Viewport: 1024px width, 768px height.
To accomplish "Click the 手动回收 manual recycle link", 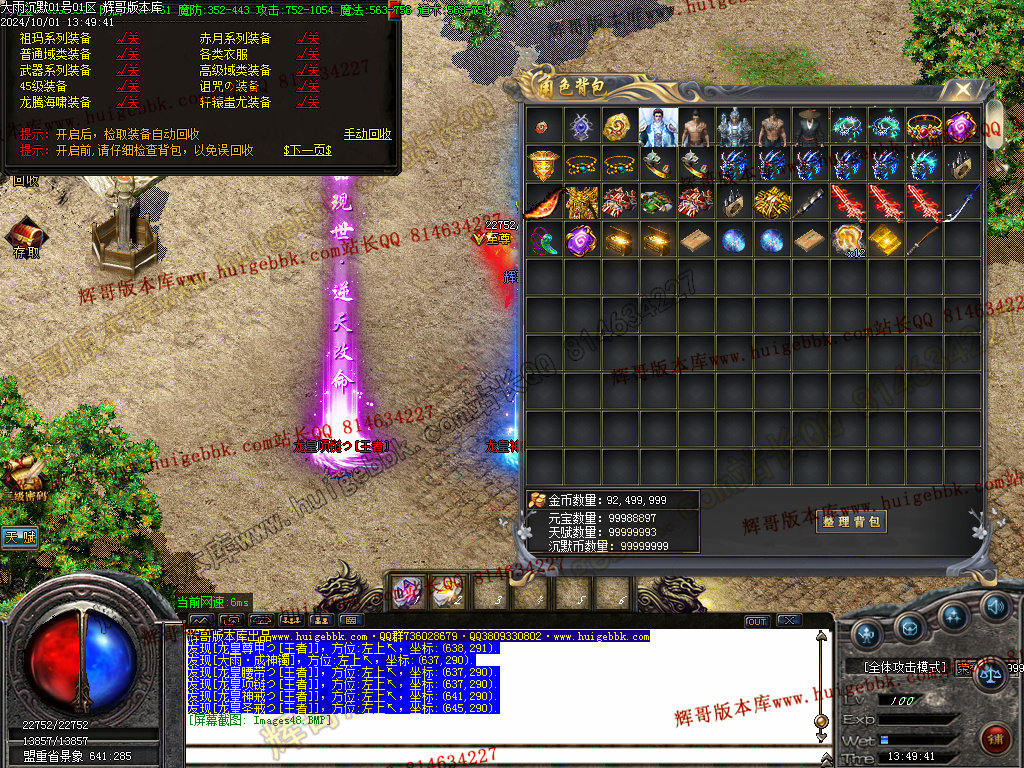I will [x=367, y=134].
